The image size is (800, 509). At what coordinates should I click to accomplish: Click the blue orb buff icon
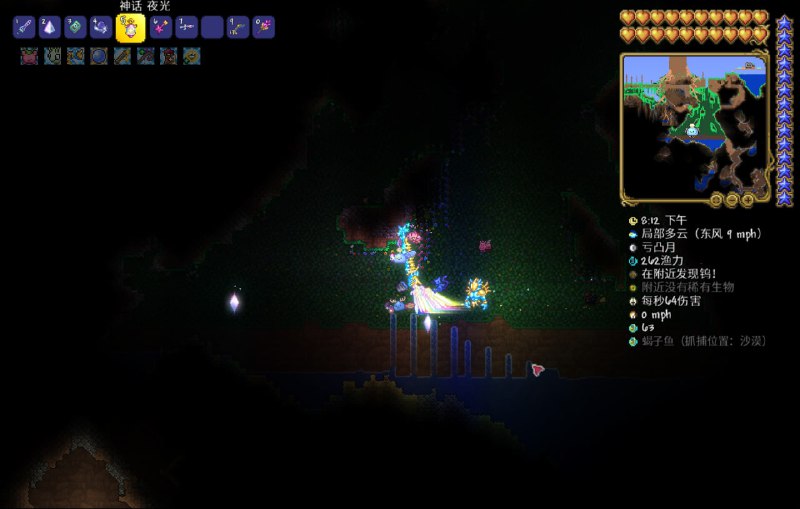(99, 56)
